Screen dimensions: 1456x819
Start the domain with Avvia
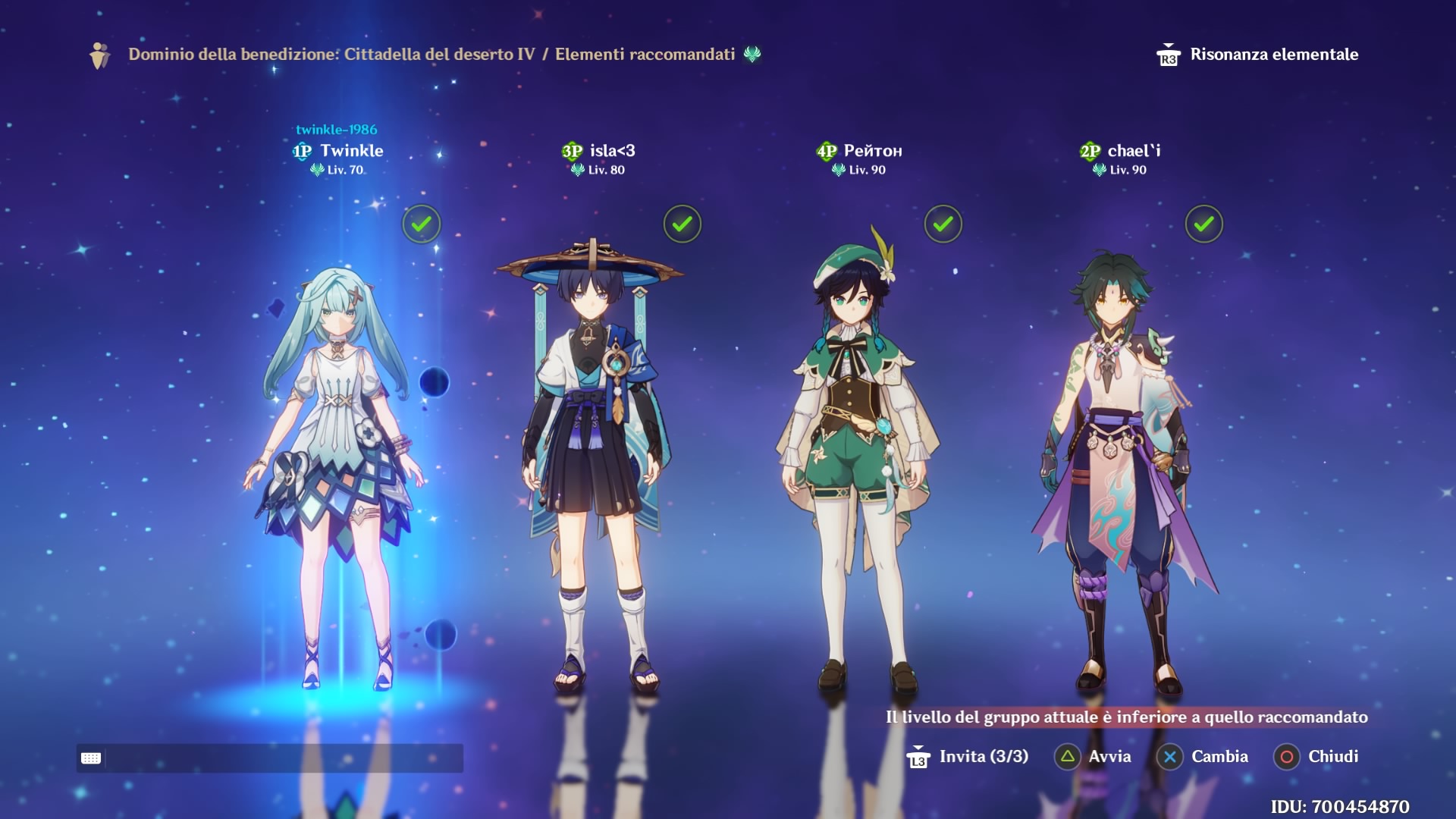pyautogui.click(x=1093, y=757)
